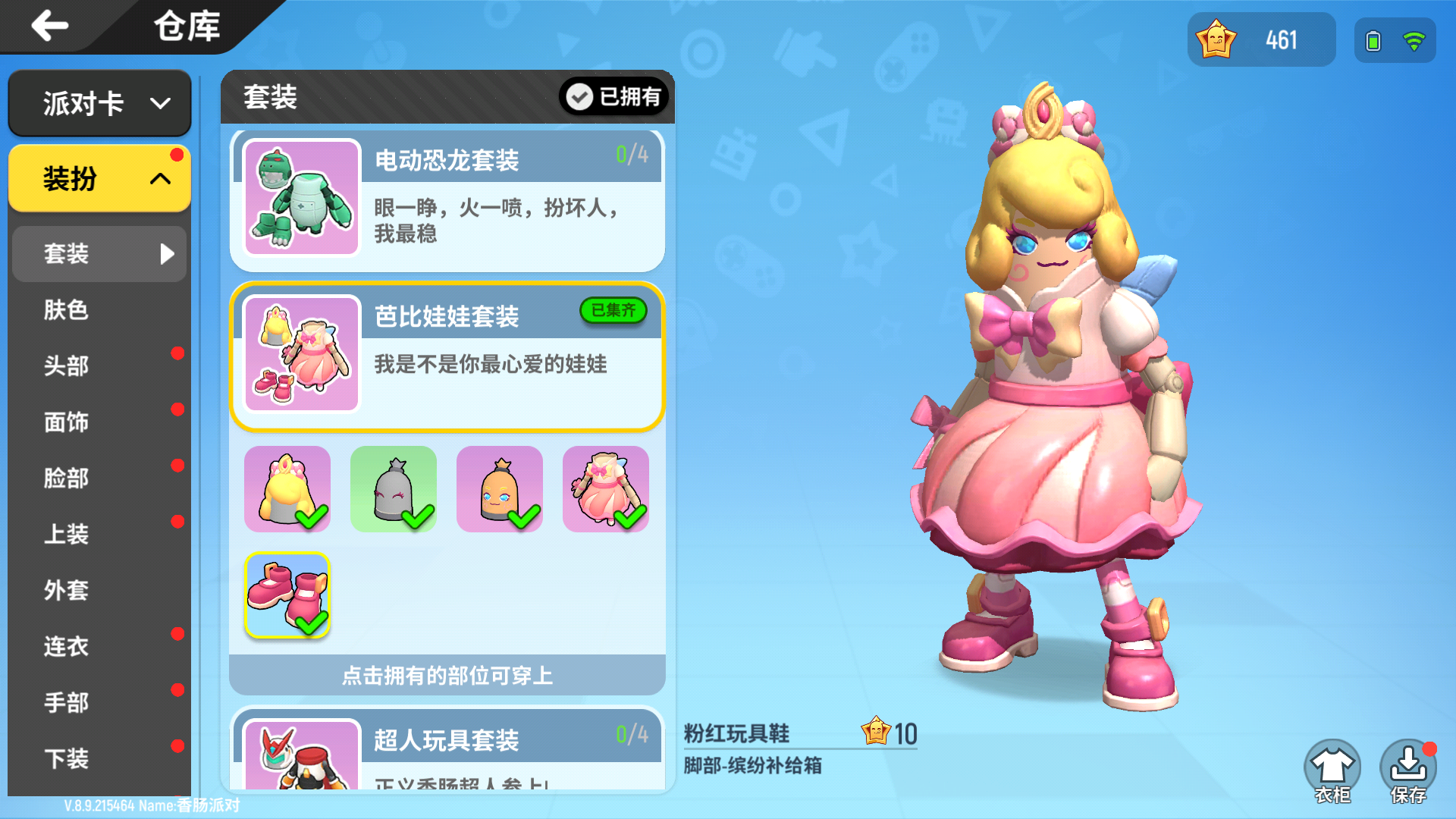Equip the pink toy shoes item
Viewport: 1456px width, 819px height.
287,595
